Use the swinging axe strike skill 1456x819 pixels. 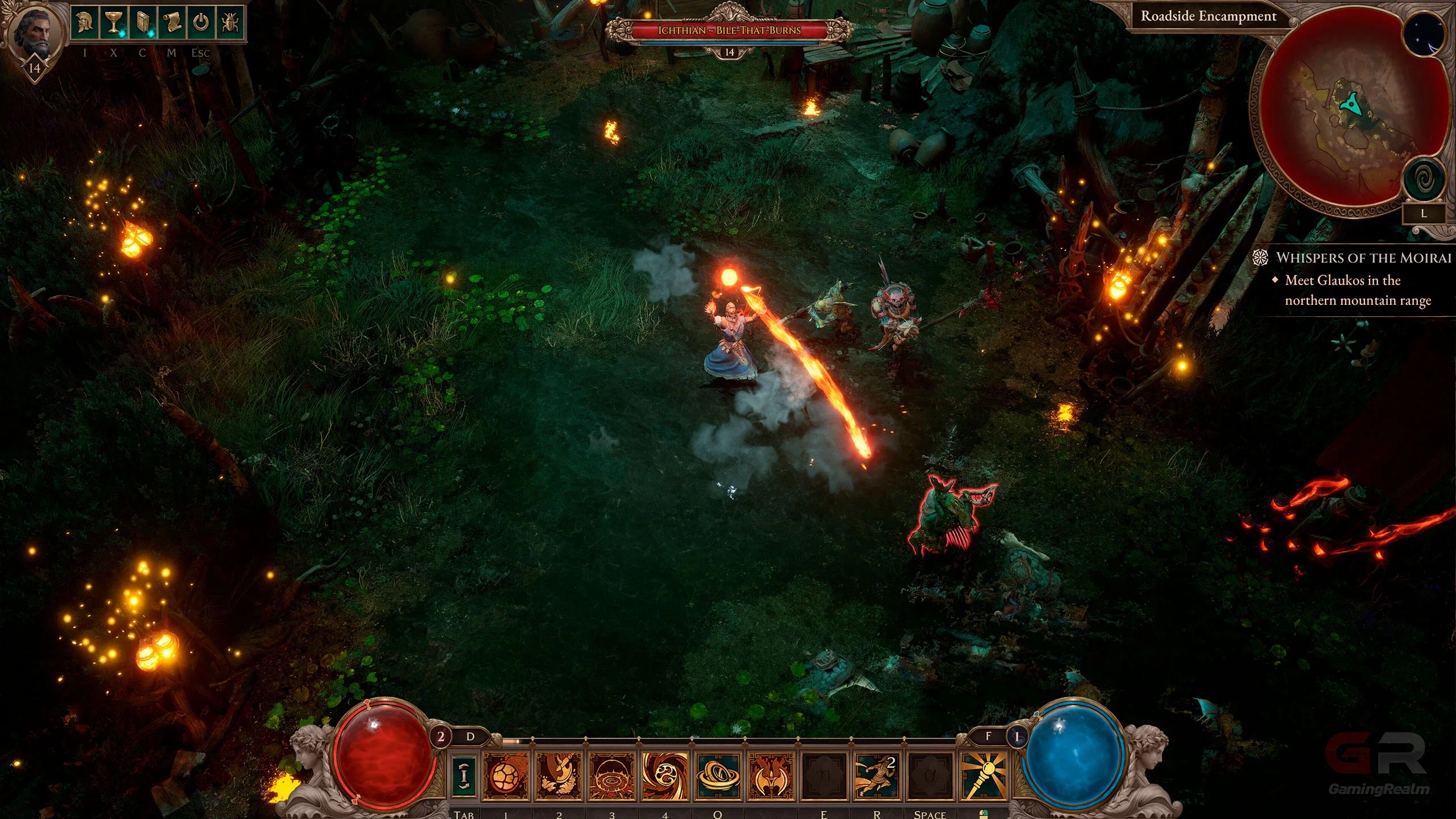(559, 775)
